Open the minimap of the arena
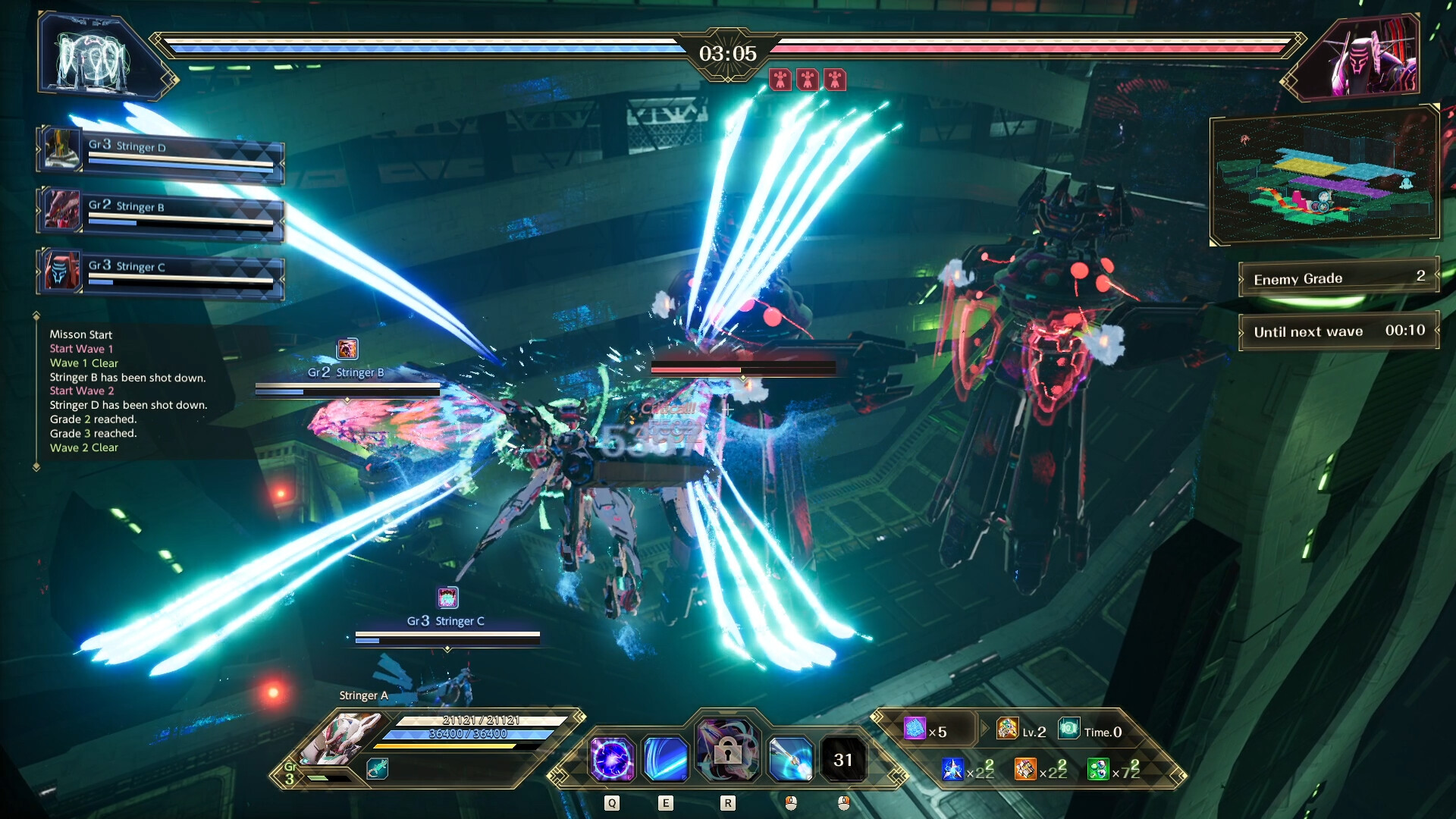The width and height of the screenshot is (1456, 819). click(x=1324, y=176)
